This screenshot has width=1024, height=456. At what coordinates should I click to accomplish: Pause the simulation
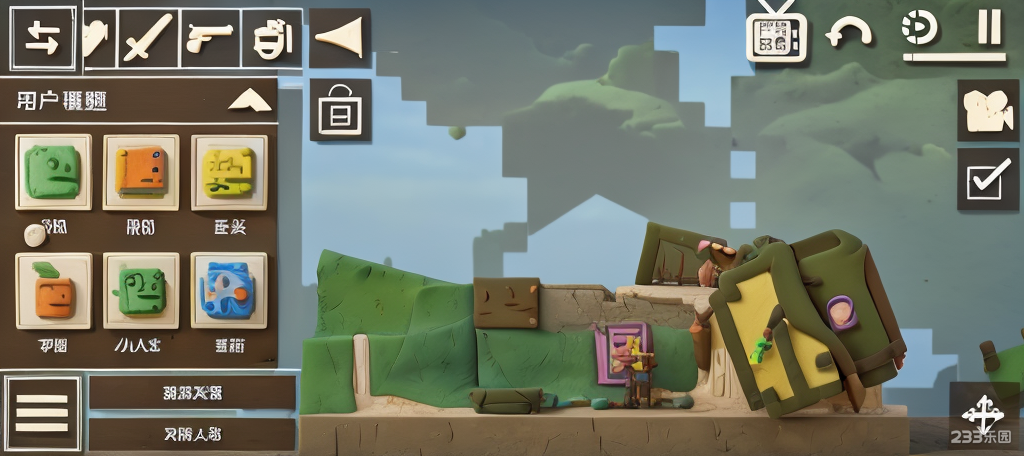click(989, 28)
